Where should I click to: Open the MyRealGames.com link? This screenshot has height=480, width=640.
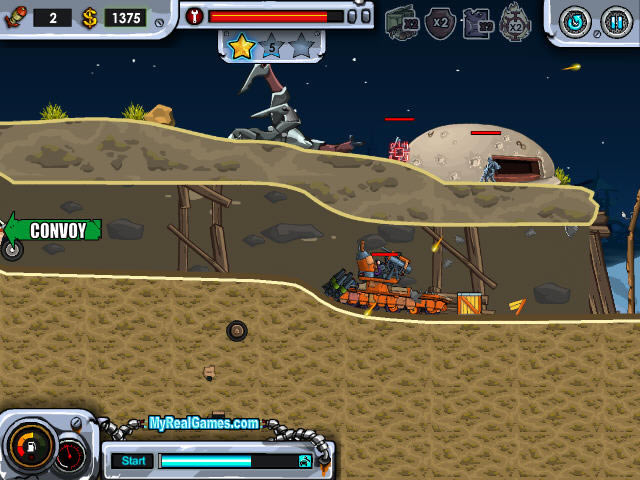204,423
